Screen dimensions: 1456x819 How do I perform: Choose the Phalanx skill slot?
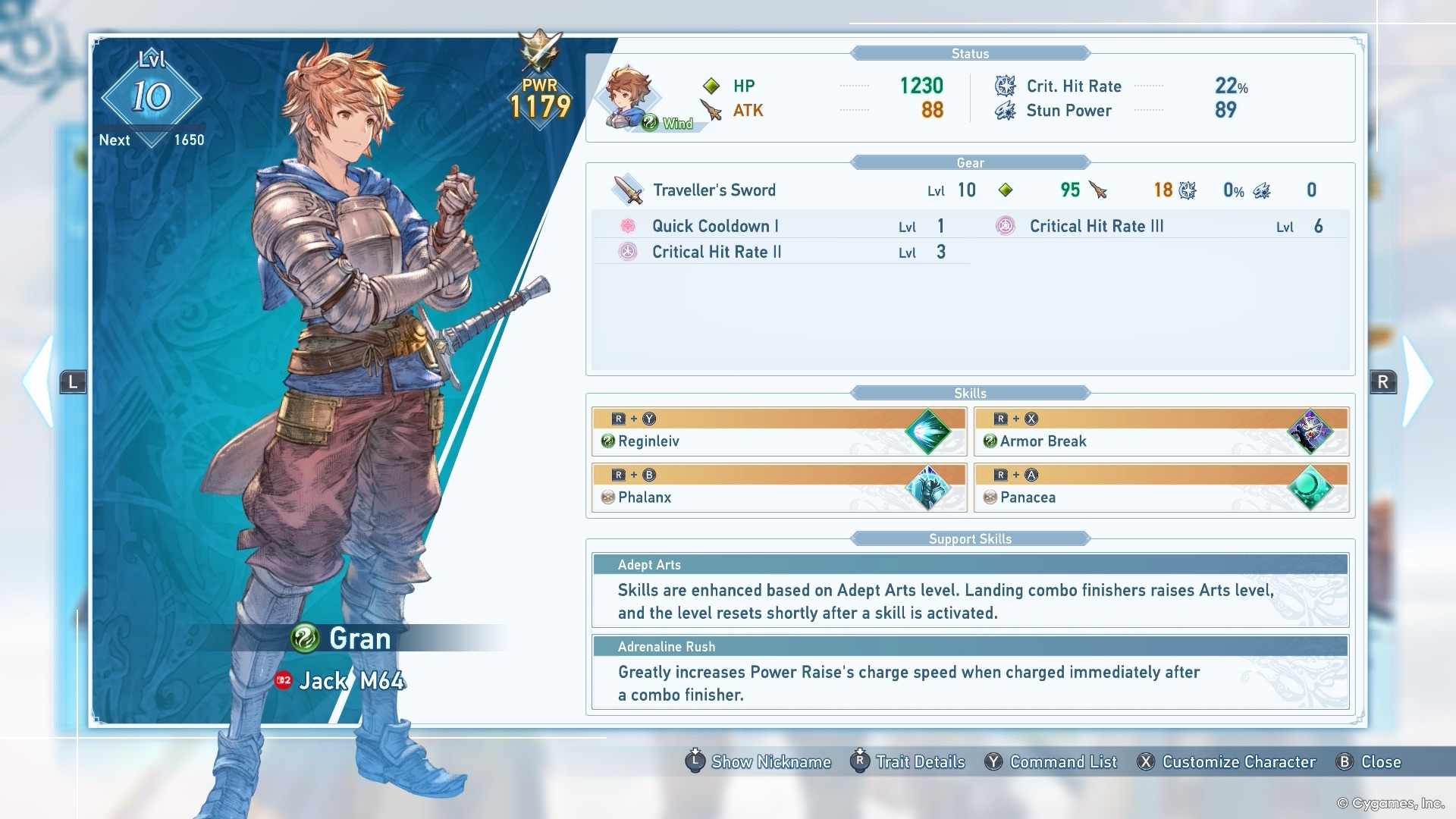[x=779, y=488]
